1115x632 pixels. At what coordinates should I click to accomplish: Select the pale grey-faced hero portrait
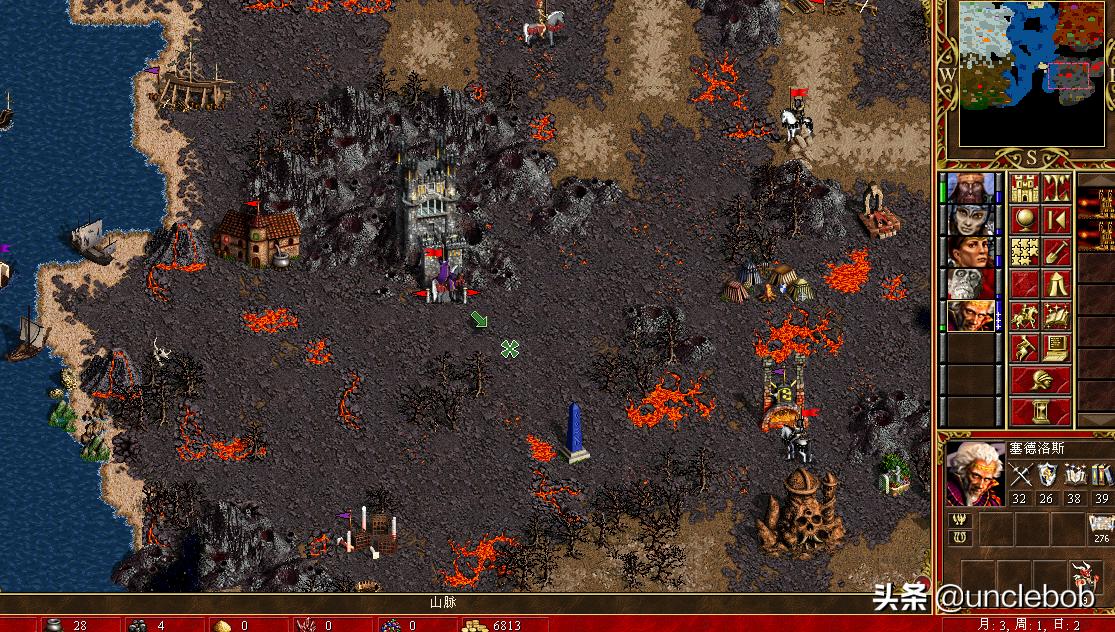point(971,220)
